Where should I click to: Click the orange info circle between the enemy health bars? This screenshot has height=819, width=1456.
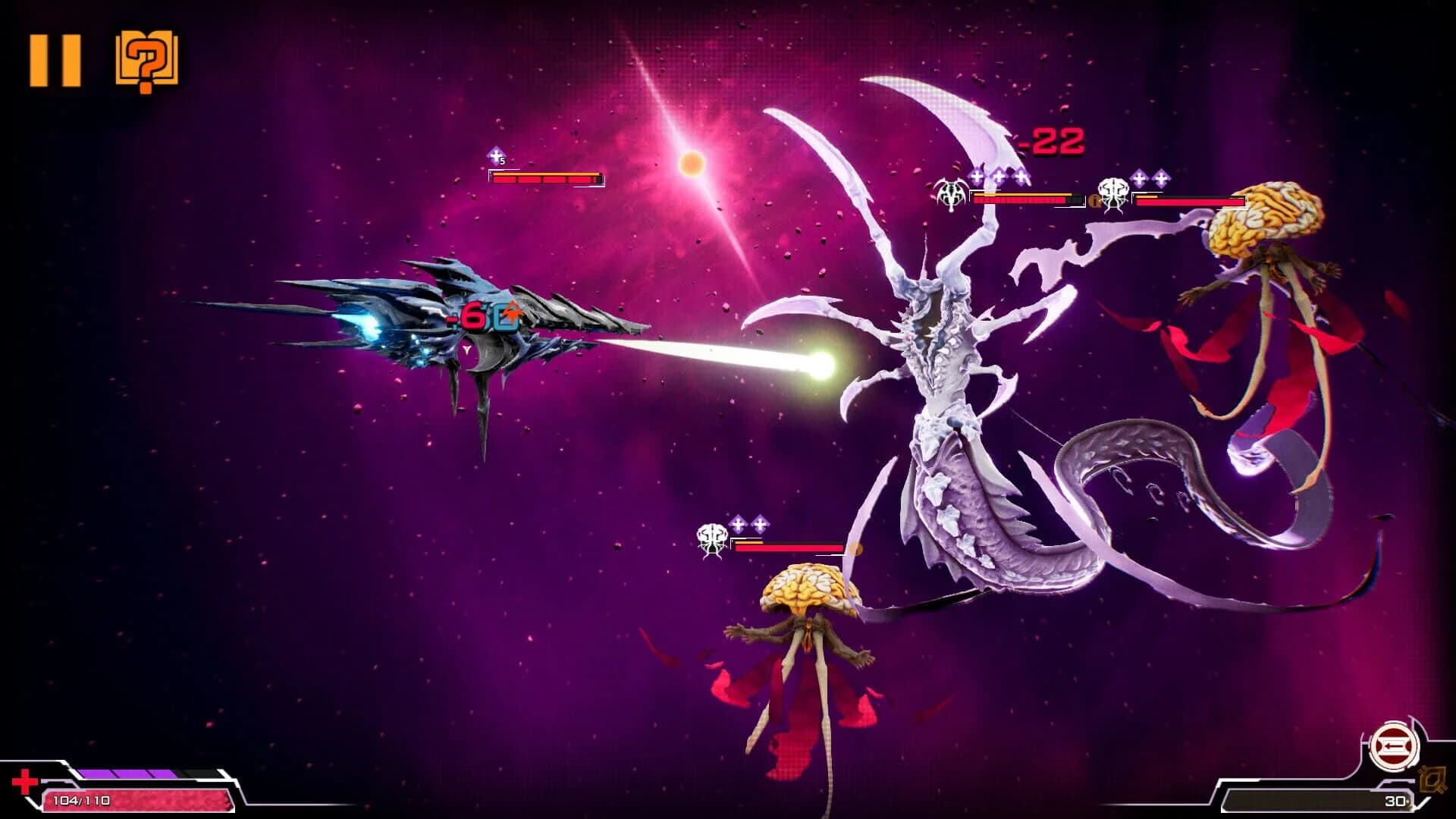[1095, 199]
